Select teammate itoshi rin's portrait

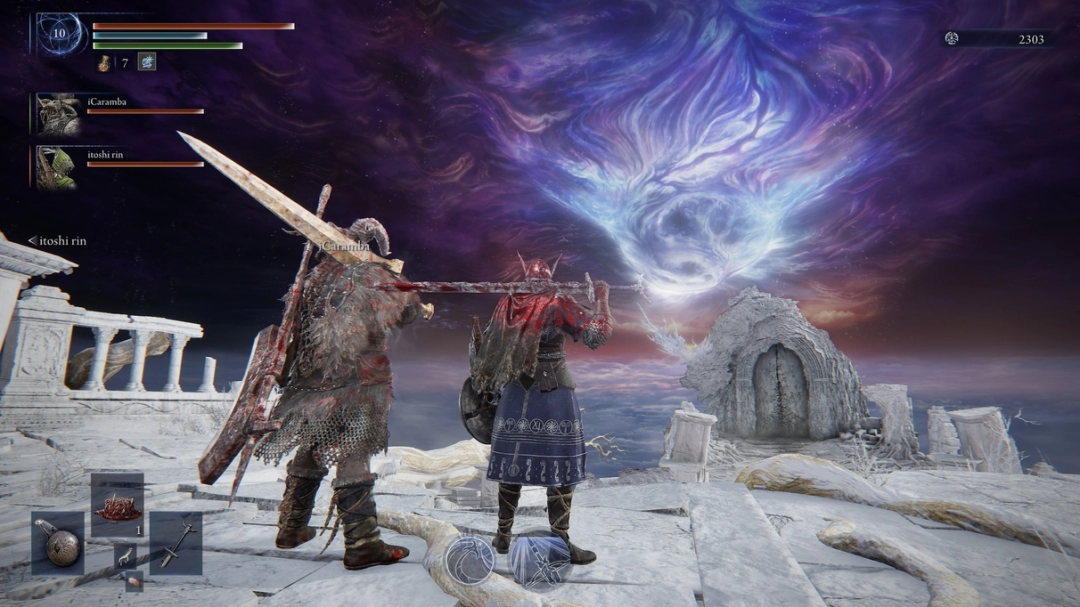point(56,167)
